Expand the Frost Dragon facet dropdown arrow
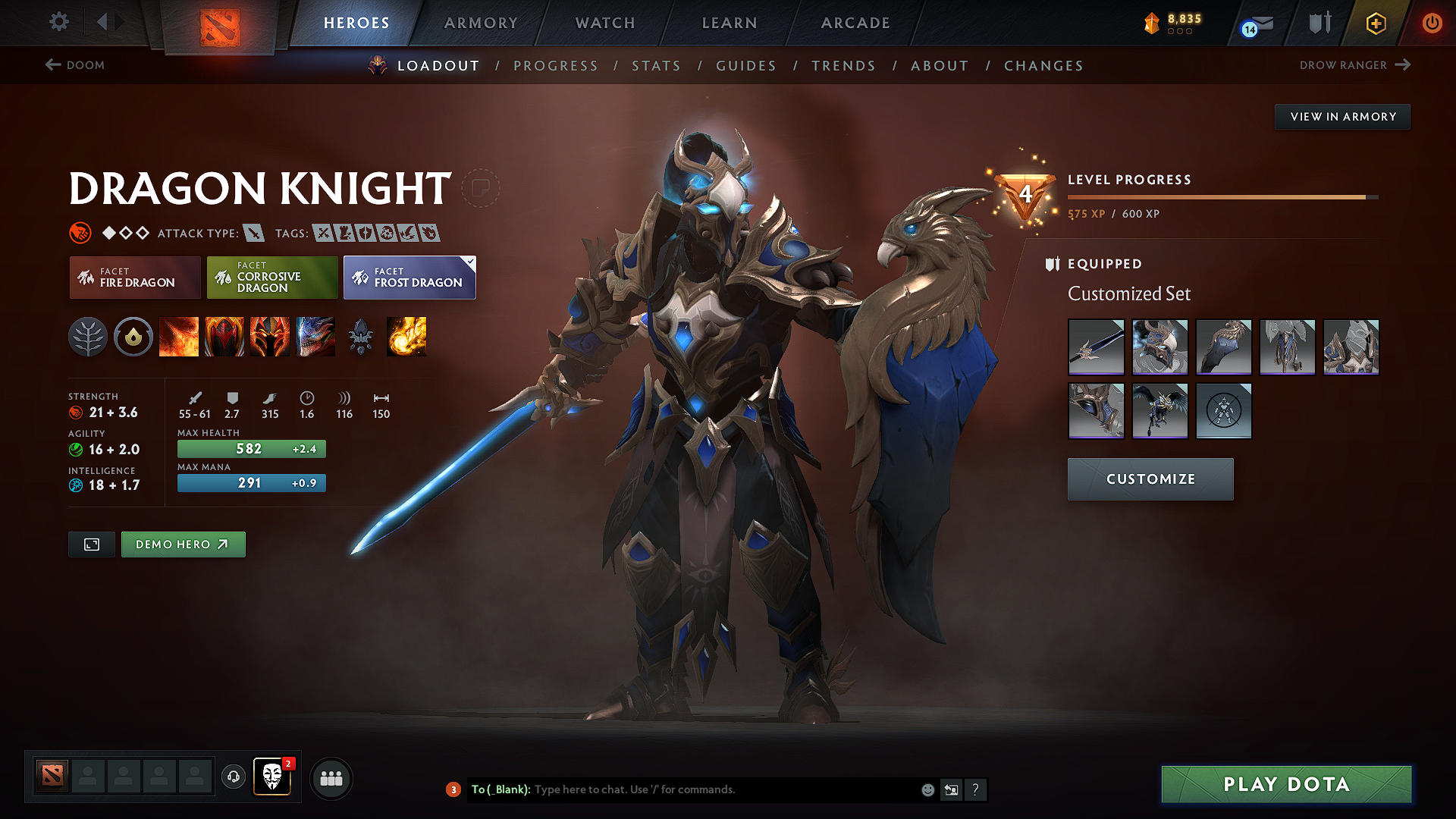Viewport: 1456px width, 819px height. tap(471, 261)
